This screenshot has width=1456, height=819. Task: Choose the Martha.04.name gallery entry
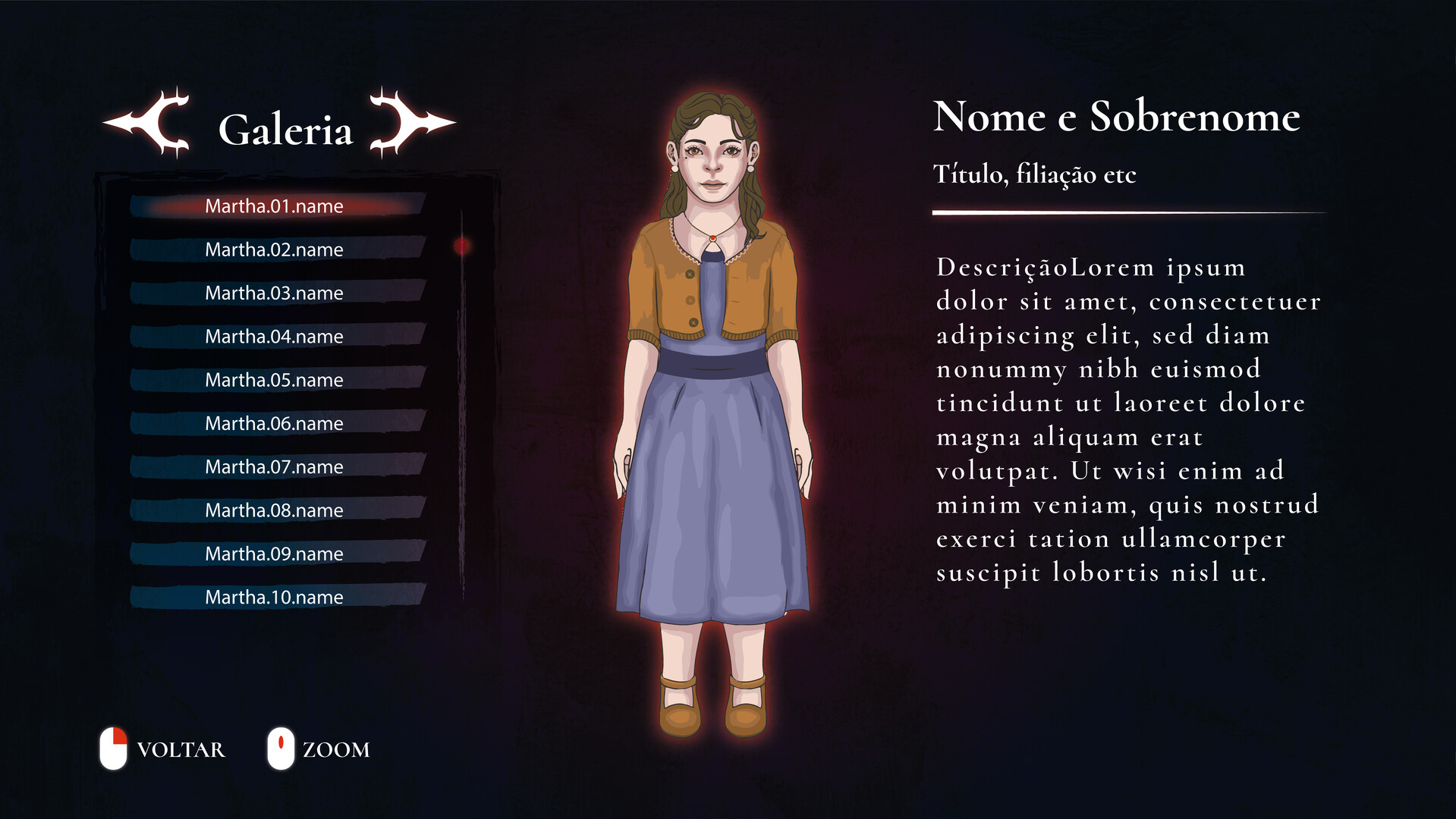pyautogui.click(x=273, y=336)
